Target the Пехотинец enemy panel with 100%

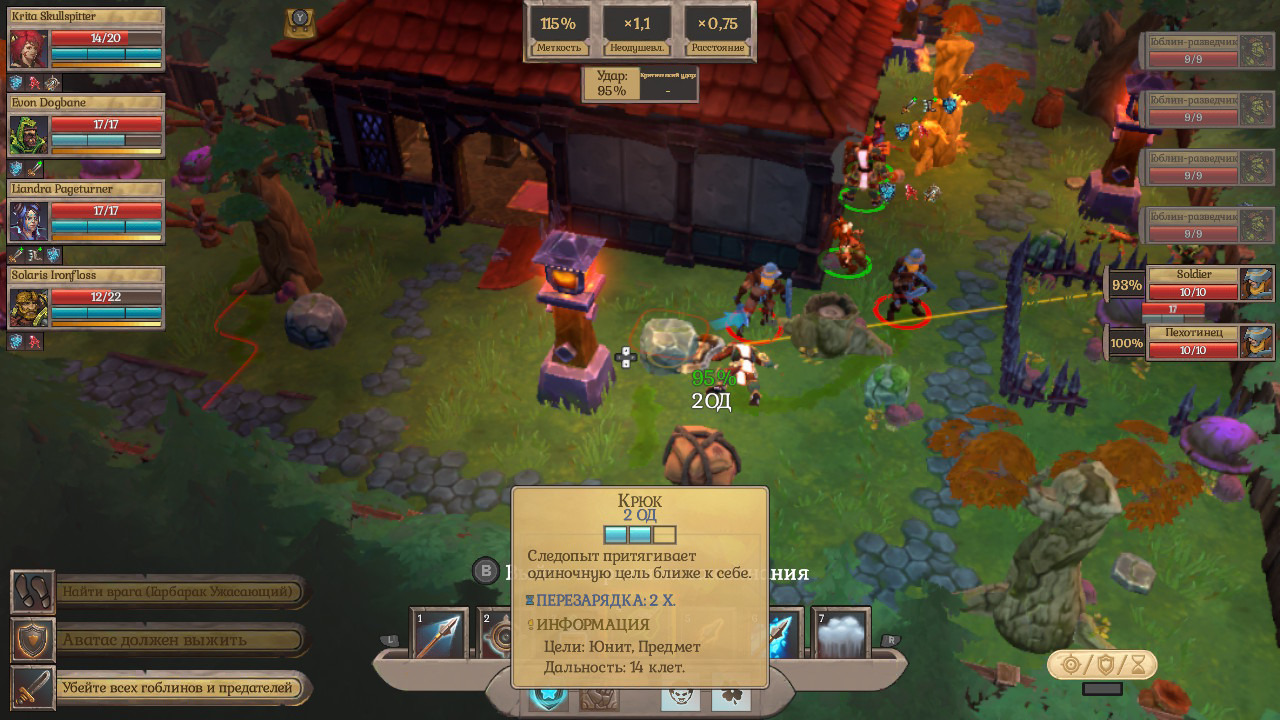tap(1197, 342)
